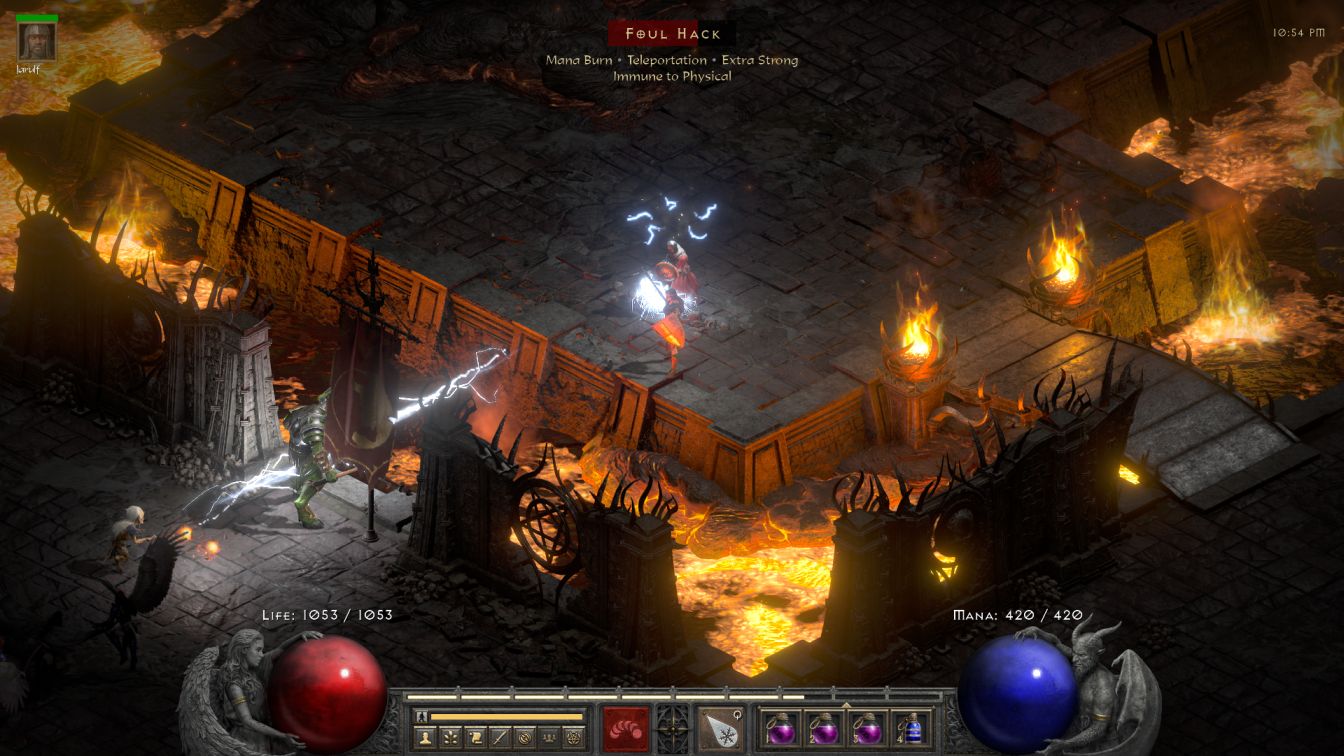Use the purple potion in belt slot 2
The image size is (1344, 756).
pos(823,728)
